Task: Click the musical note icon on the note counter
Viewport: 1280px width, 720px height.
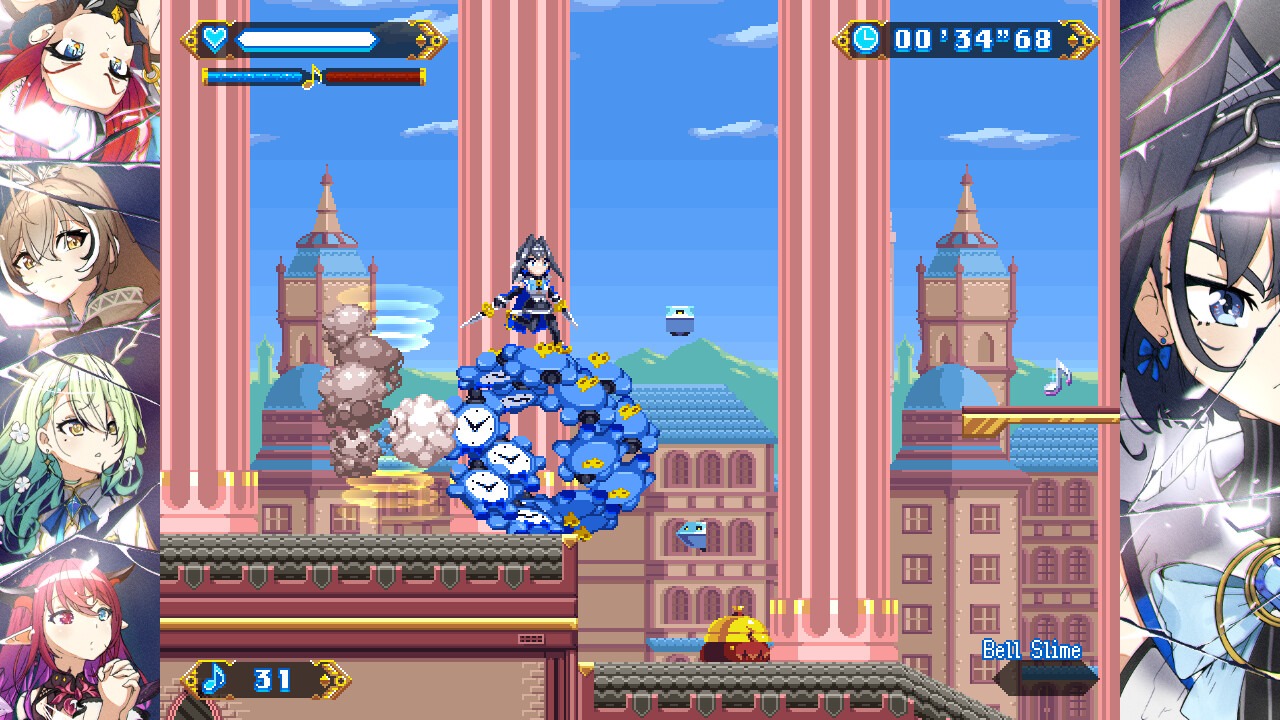Action: click(x=212, y=680)
